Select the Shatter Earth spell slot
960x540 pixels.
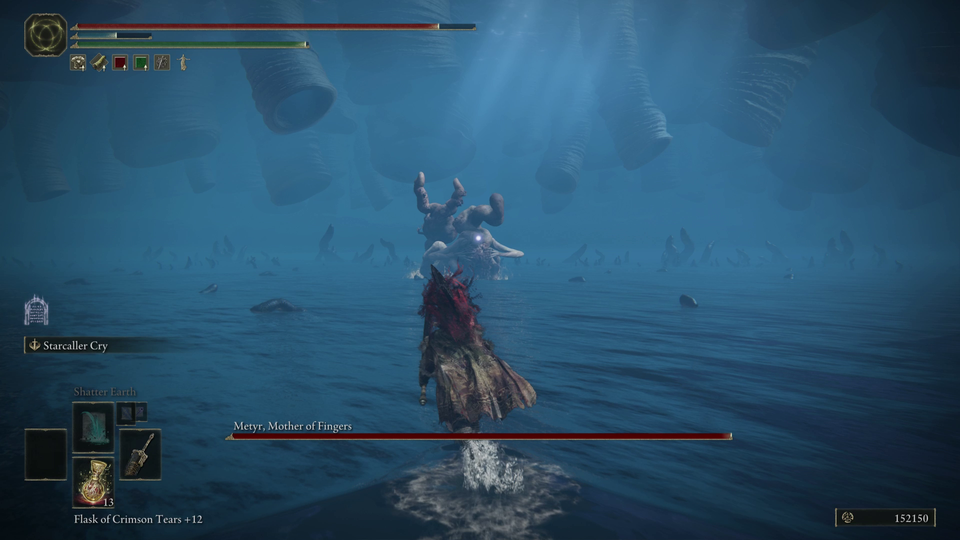pyautogui.click(x=93, y=426)
